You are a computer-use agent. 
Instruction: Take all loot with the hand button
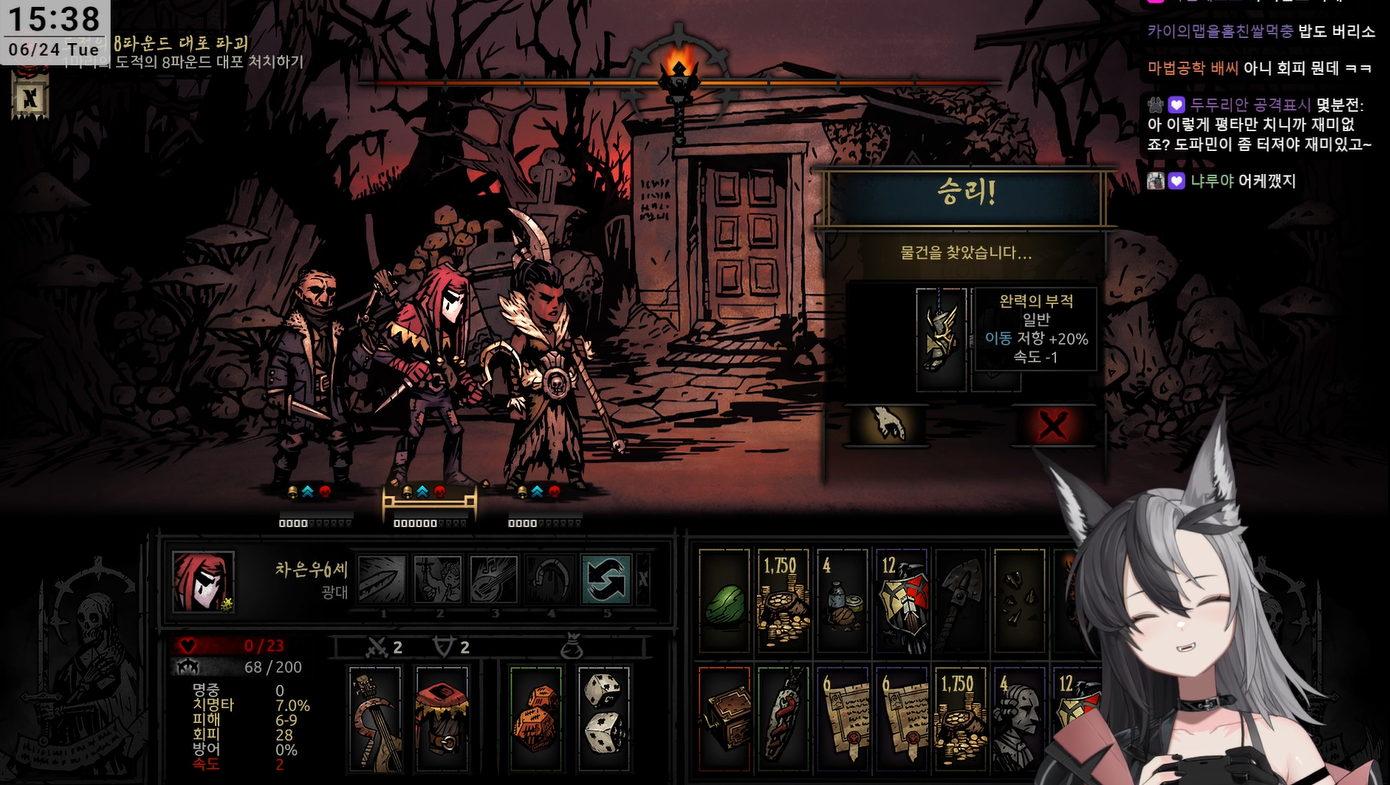[888, 425]
